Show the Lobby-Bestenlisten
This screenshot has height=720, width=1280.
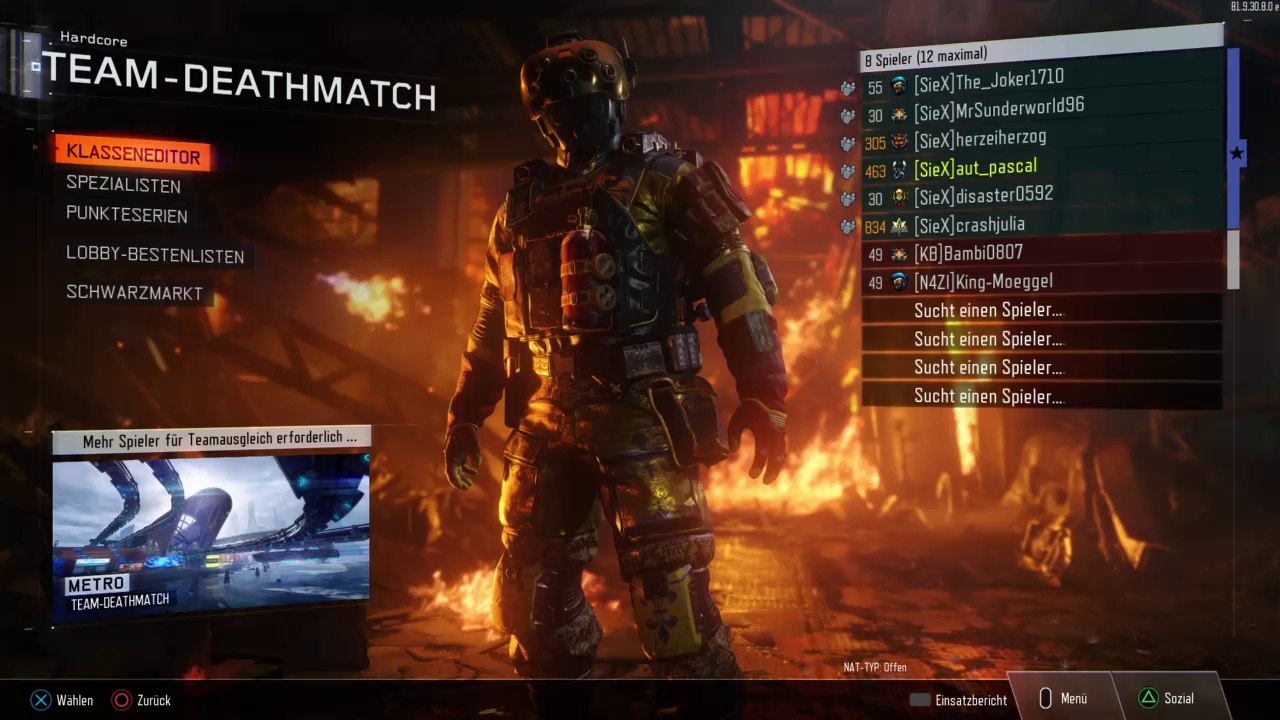click(x=155, y=256)
